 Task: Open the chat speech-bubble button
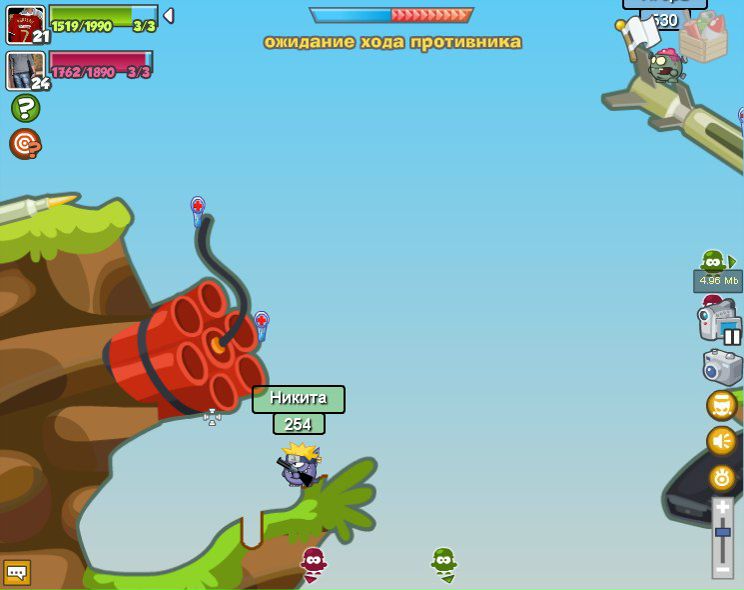tap(17, 573)
